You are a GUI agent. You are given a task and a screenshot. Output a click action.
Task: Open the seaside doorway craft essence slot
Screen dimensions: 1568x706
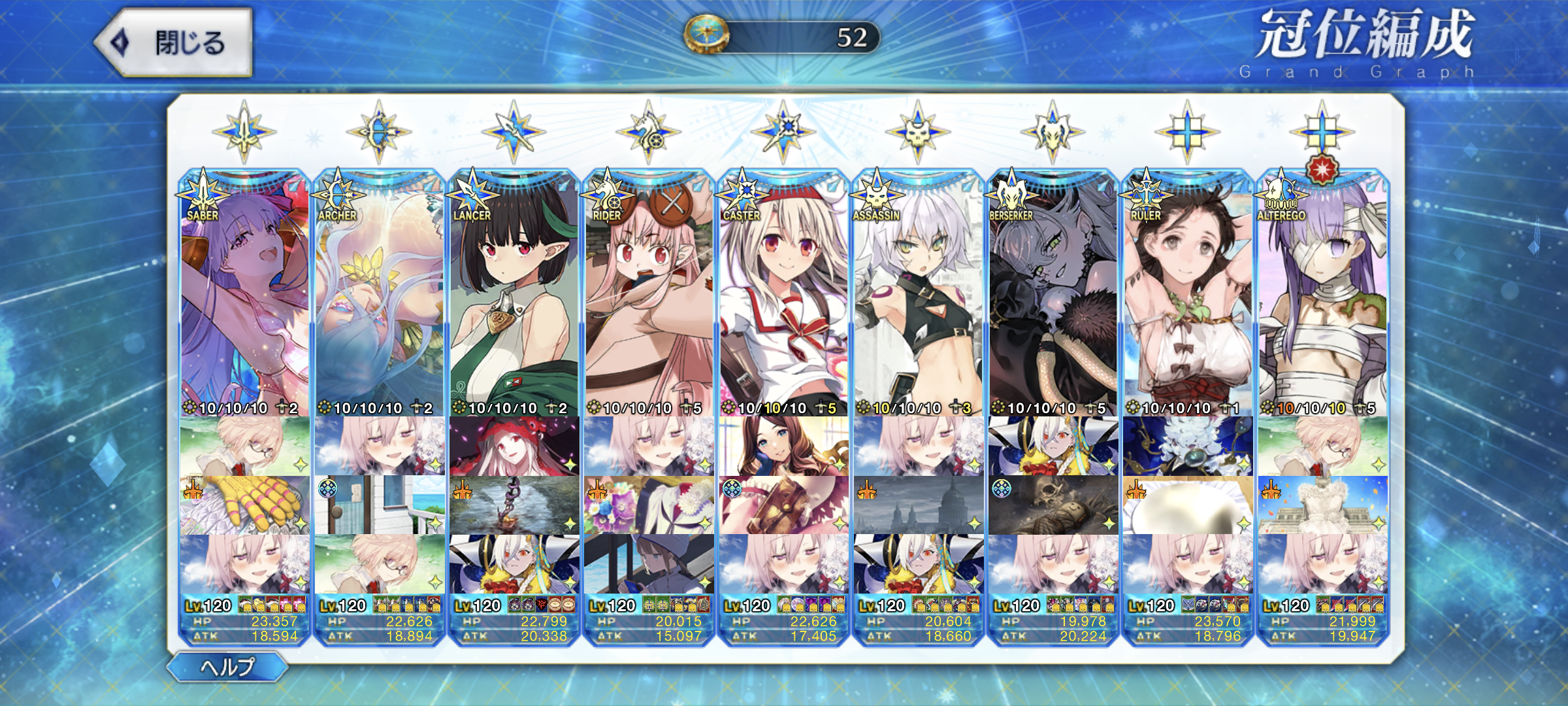[379, 505]
